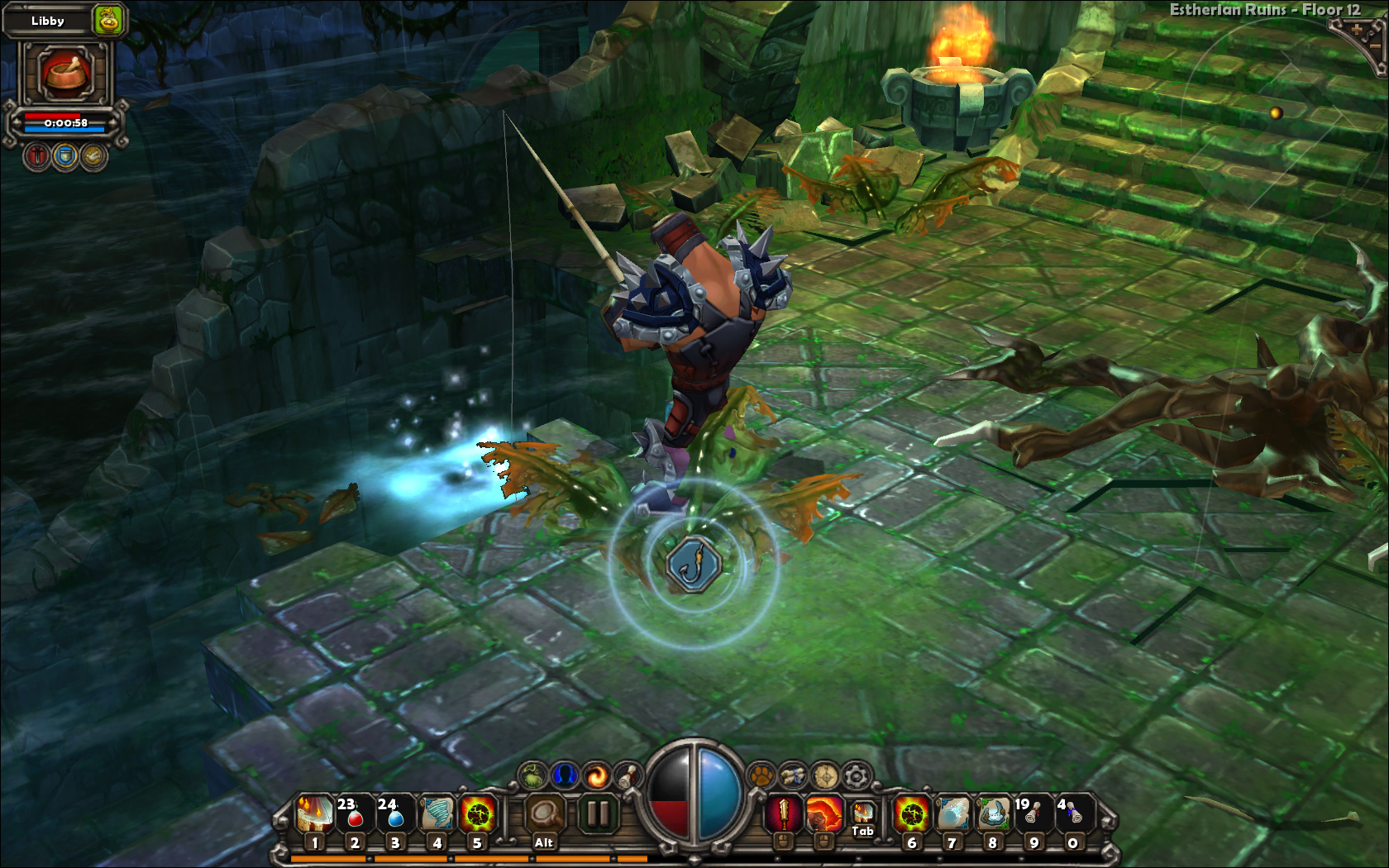The height and width of the screenshot is (868, 1389).
Task: Use the scroll stack of 19
Action: pyautogui.click(x=1031, y=814)
